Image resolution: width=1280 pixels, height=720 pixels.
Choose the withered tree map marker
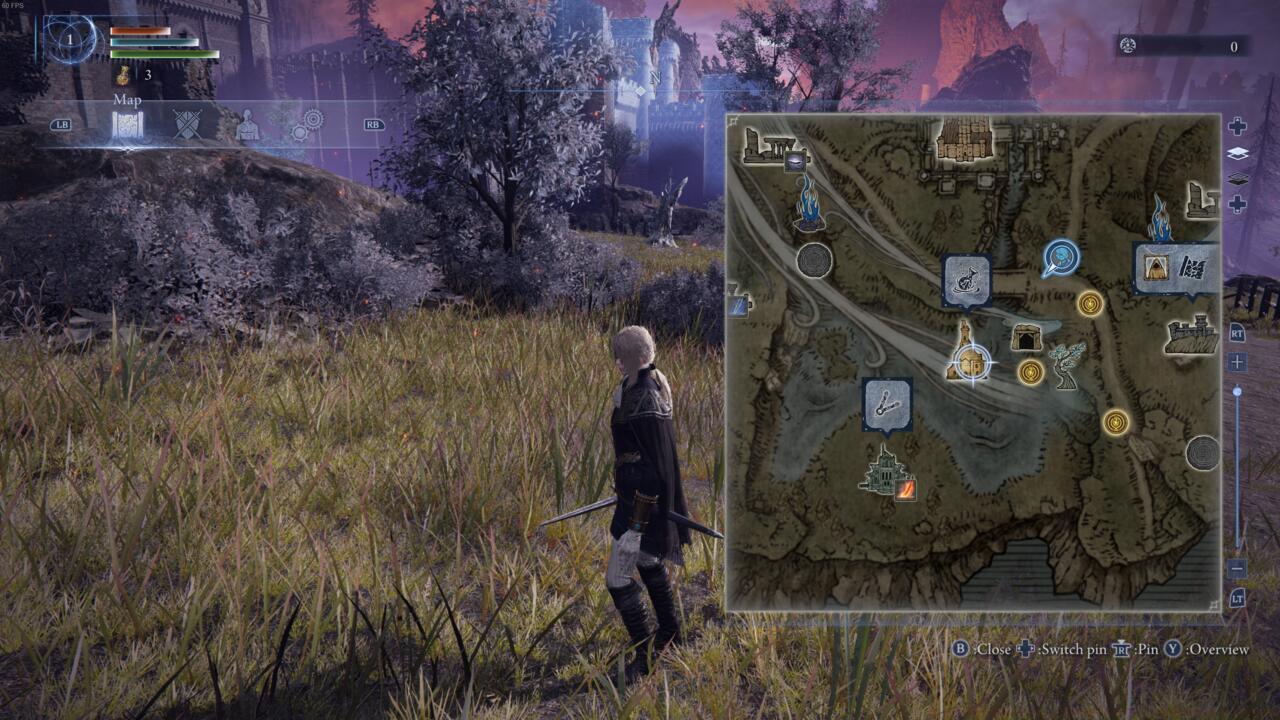pyautogui.click(x=1066, y=365)
